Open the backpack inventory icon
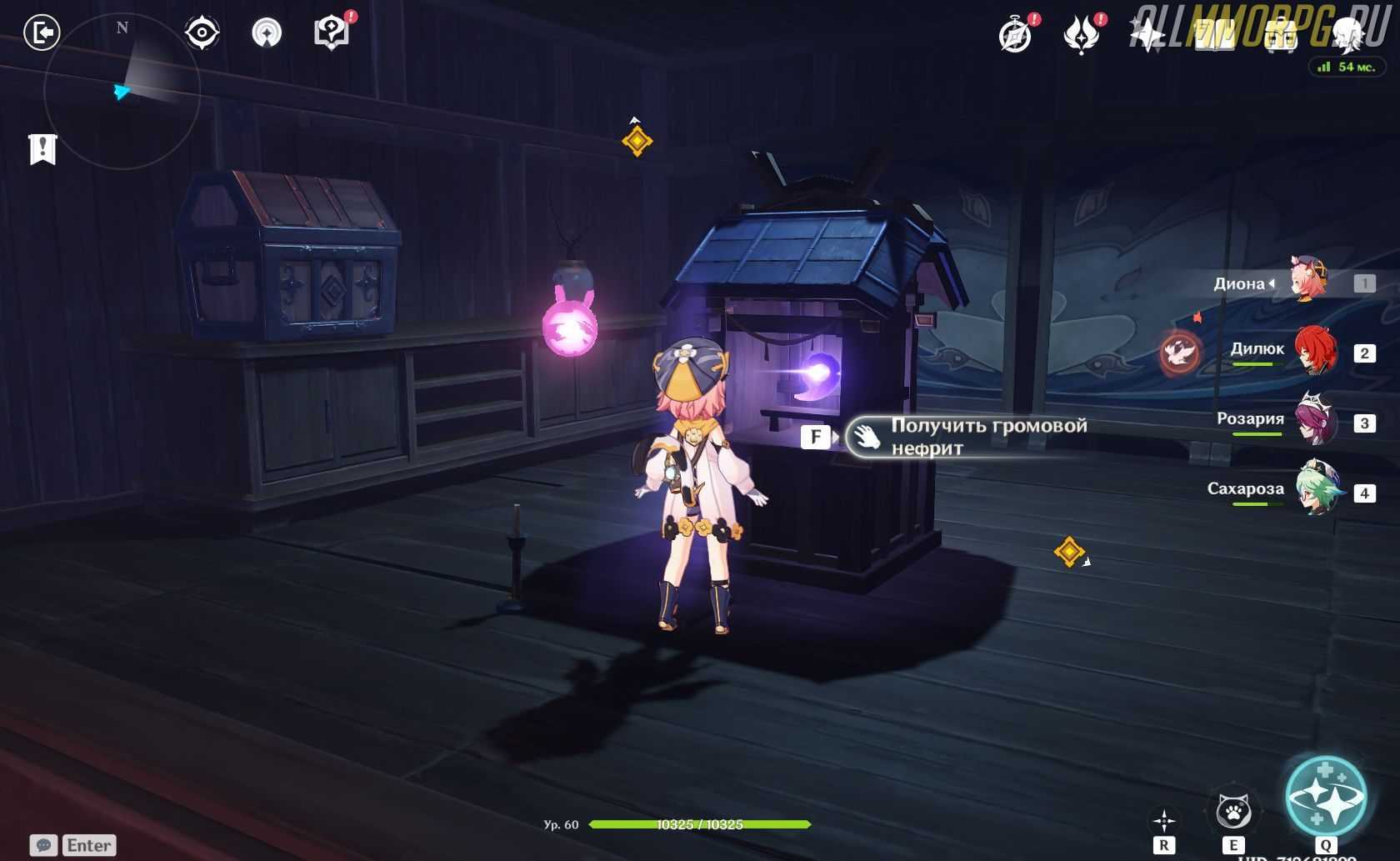 [1281, 35]
